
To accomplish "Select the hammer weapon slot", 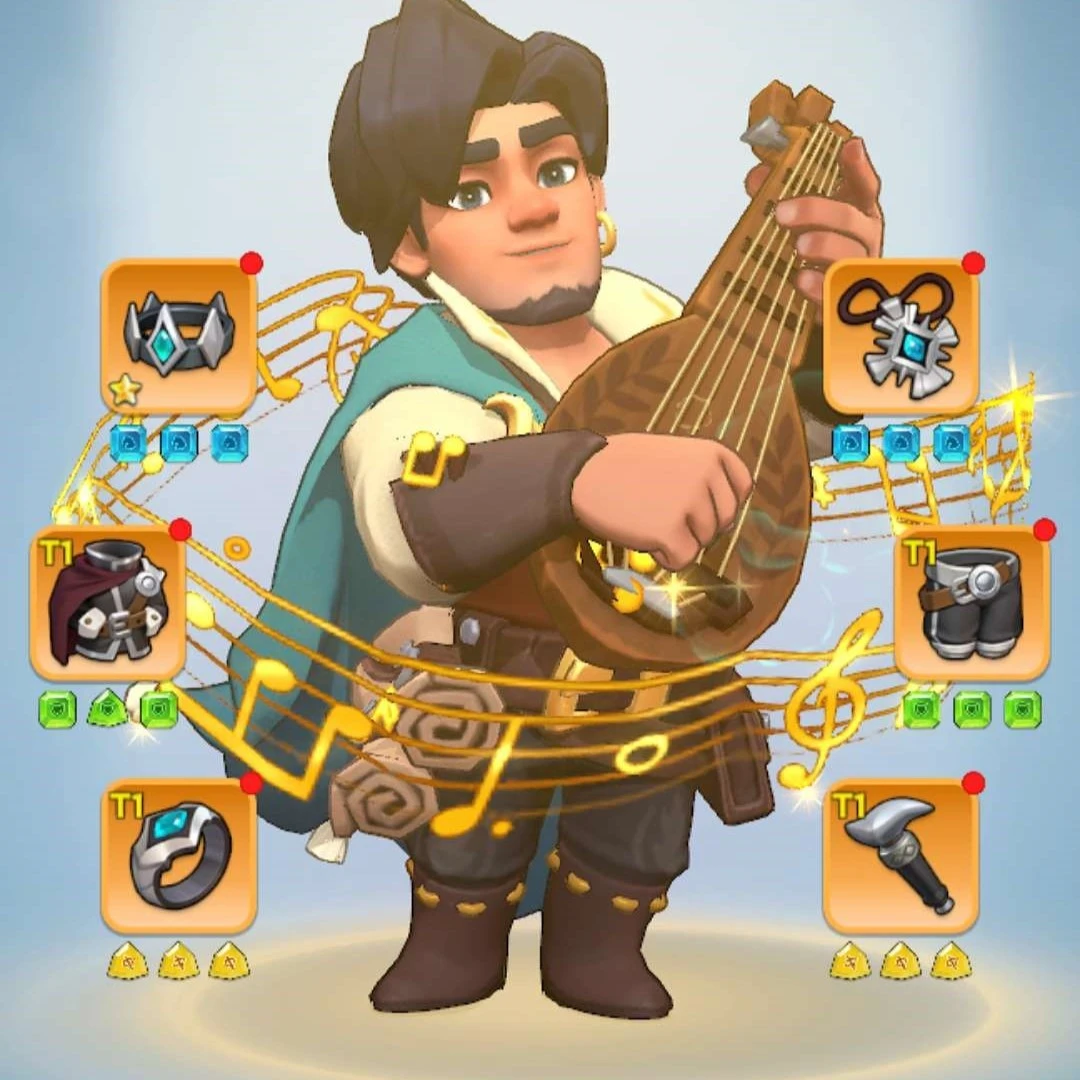I will (x=900, y=857).
